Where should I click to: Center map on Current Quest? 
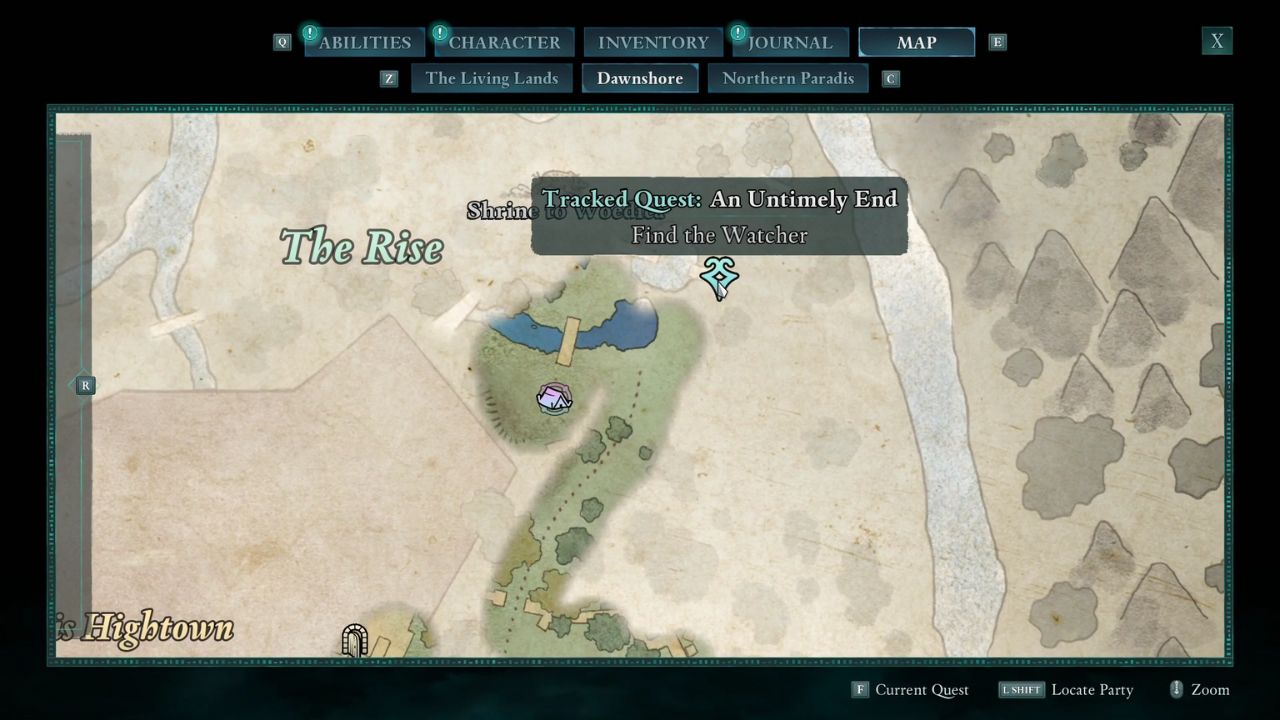[910, 690]
